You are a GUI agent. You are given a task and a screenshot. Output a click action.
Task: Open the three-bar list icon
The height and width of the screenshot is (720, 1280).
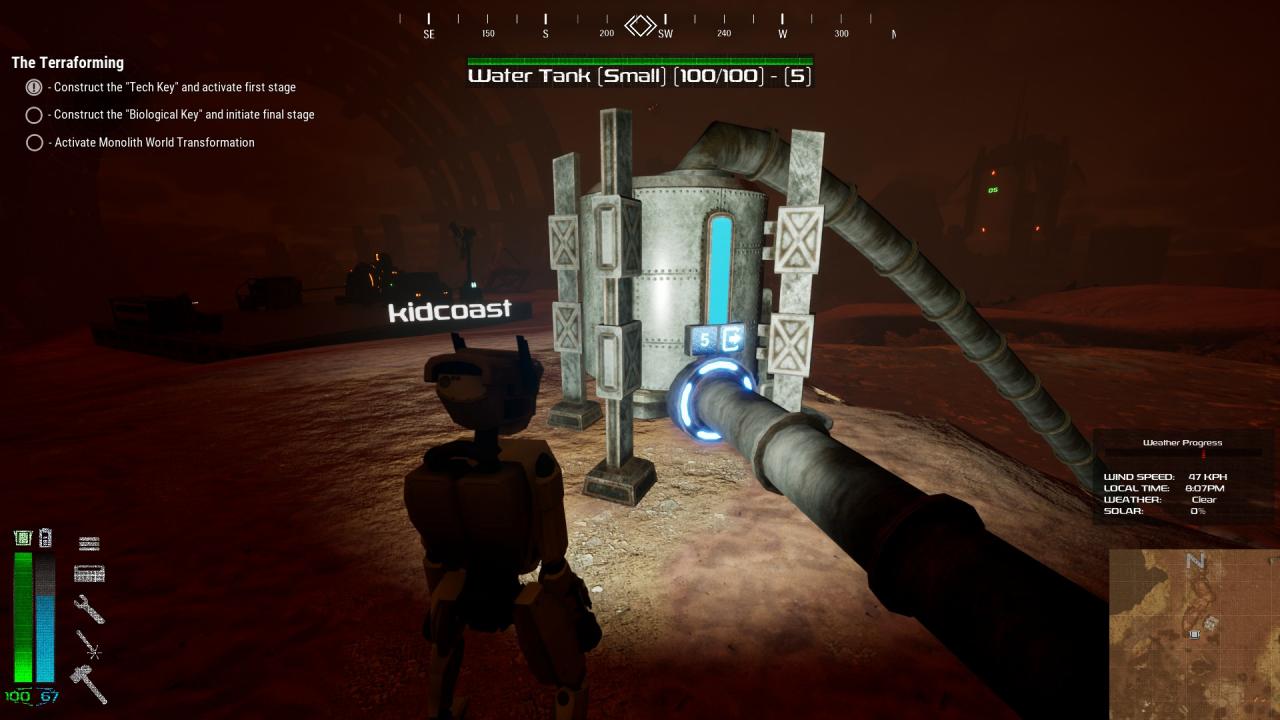[x=89, y=543]
